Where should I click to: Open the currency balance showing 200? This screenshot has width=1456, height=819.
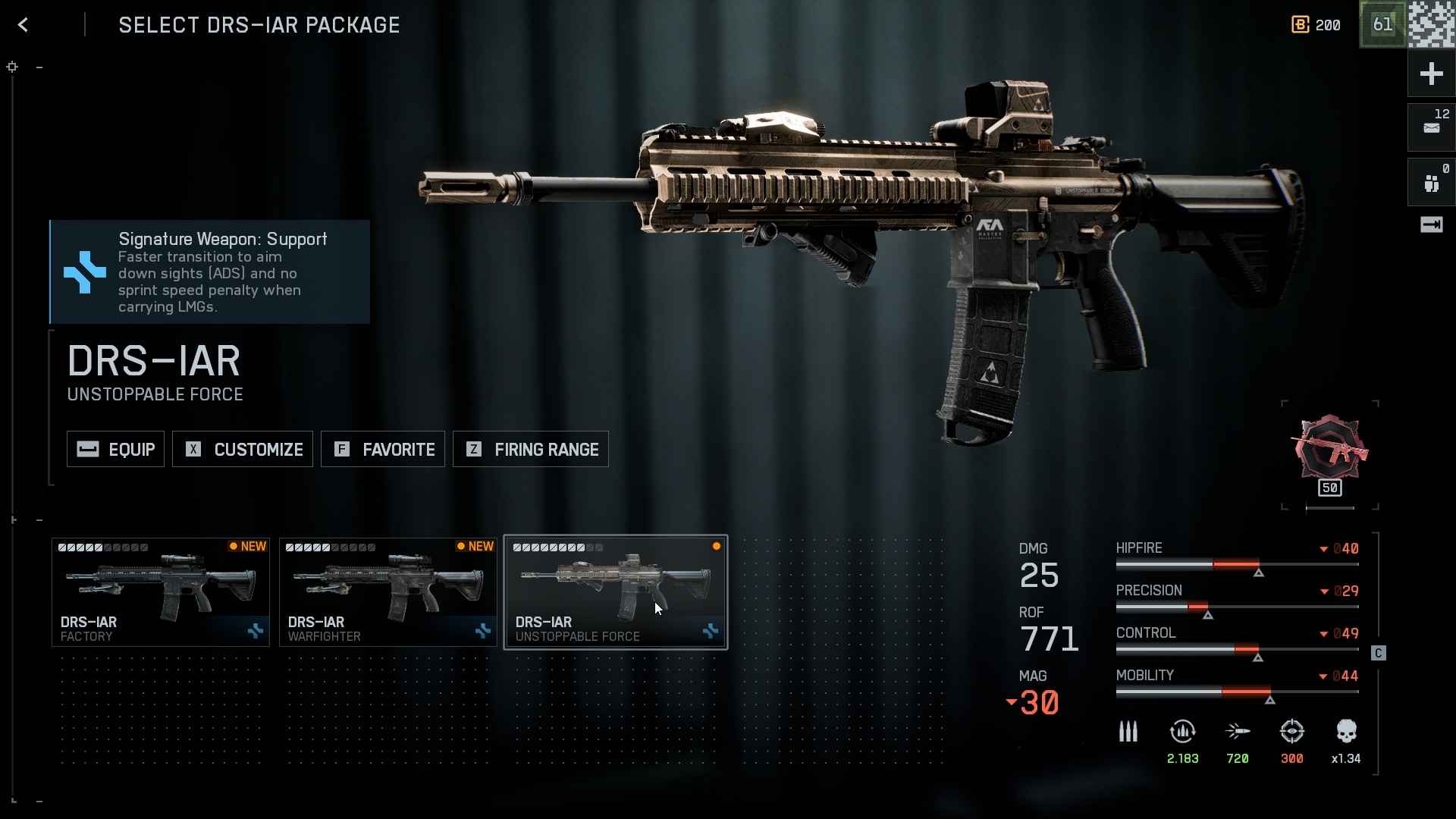point(1316,25)
